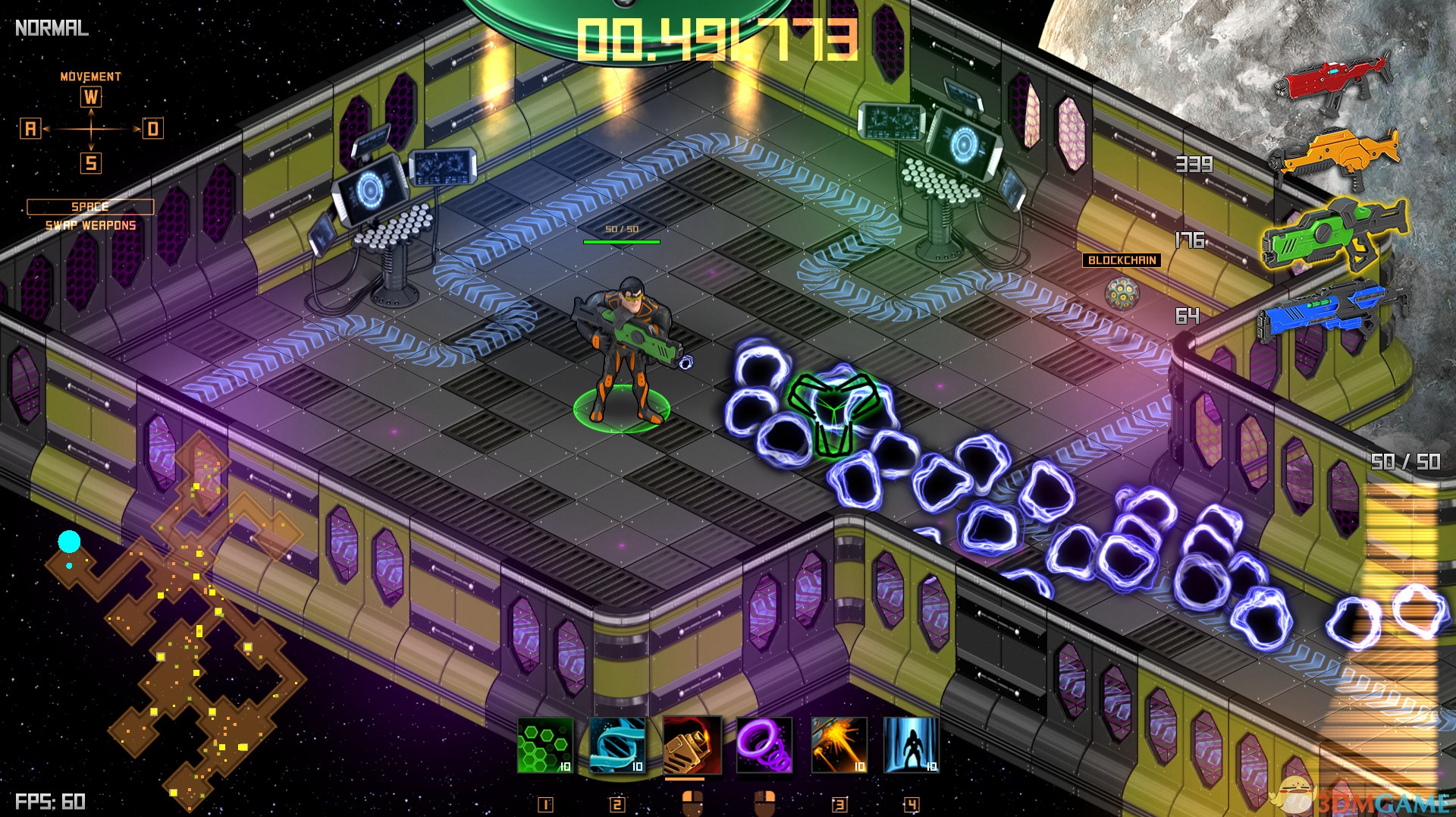Select the highlighted green gun
The image size is (1456, 817).
tap(1335, 234)
